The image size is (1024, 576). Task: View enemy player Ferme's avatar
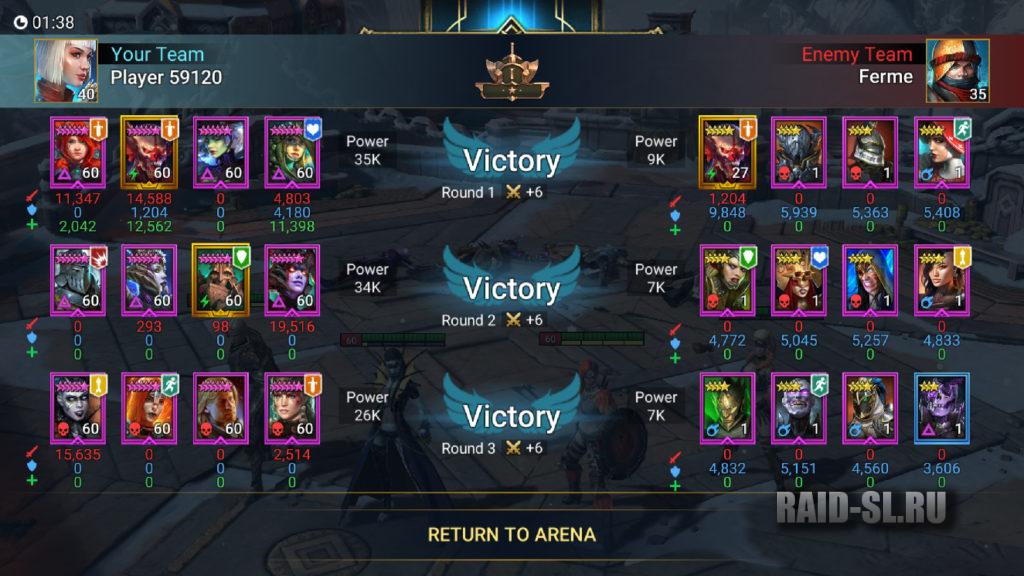957,71
